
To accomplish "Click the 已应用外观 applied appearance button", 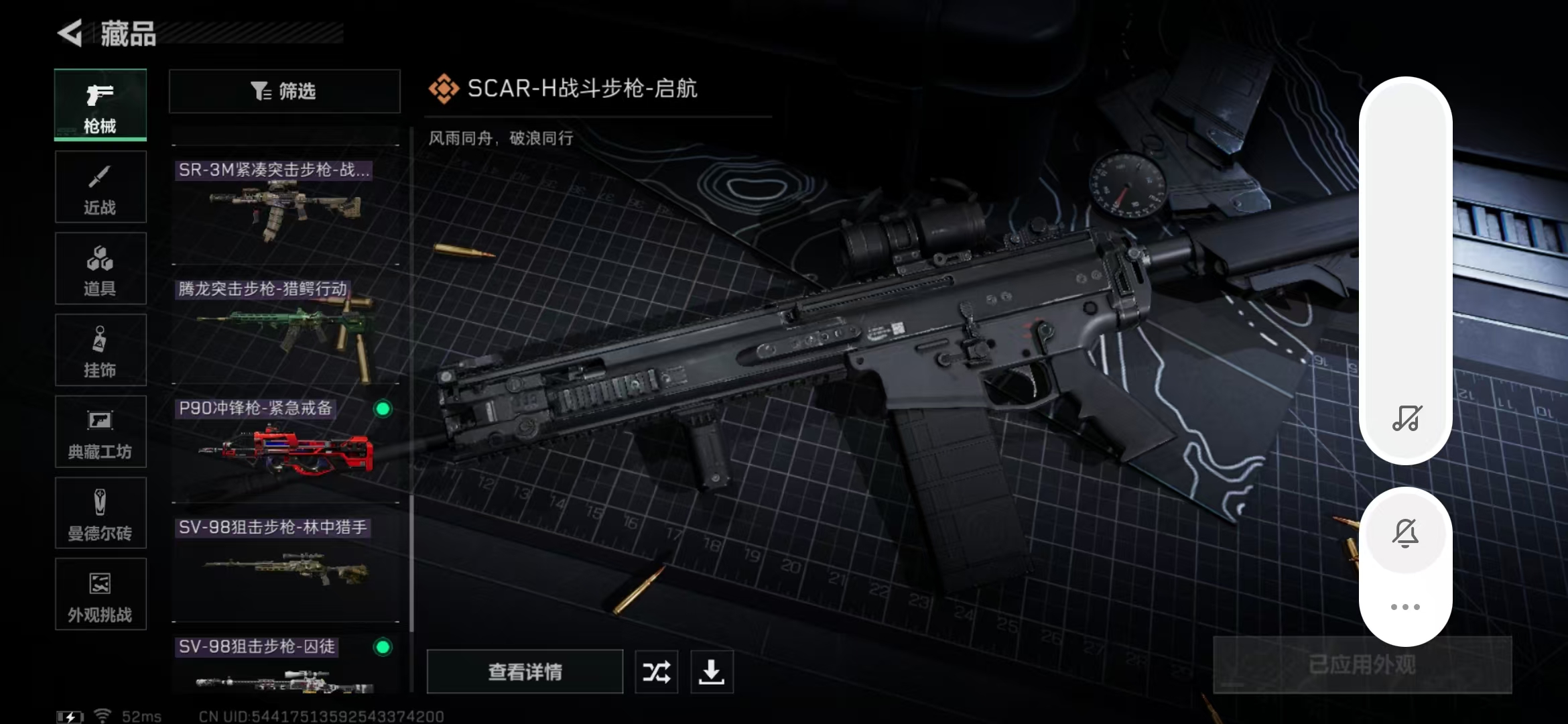I will pyautogui.click(x=1362, y=665).
